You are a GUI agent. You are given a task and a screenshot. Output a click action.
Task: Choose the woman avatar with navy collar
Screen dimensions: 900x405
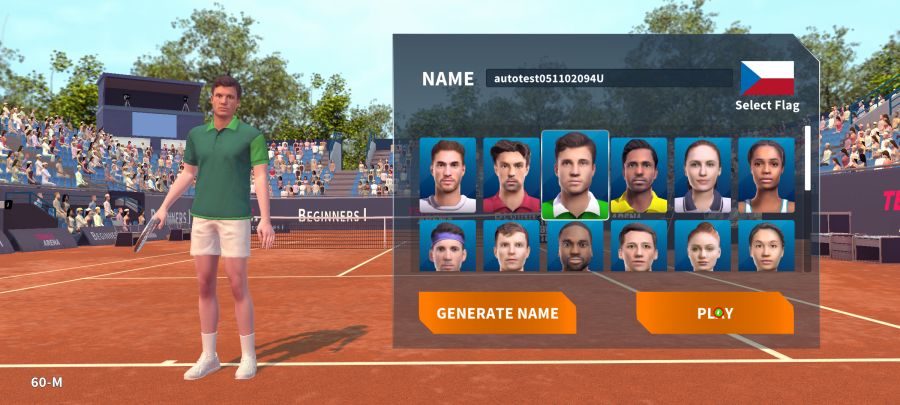tap(703, 175)
